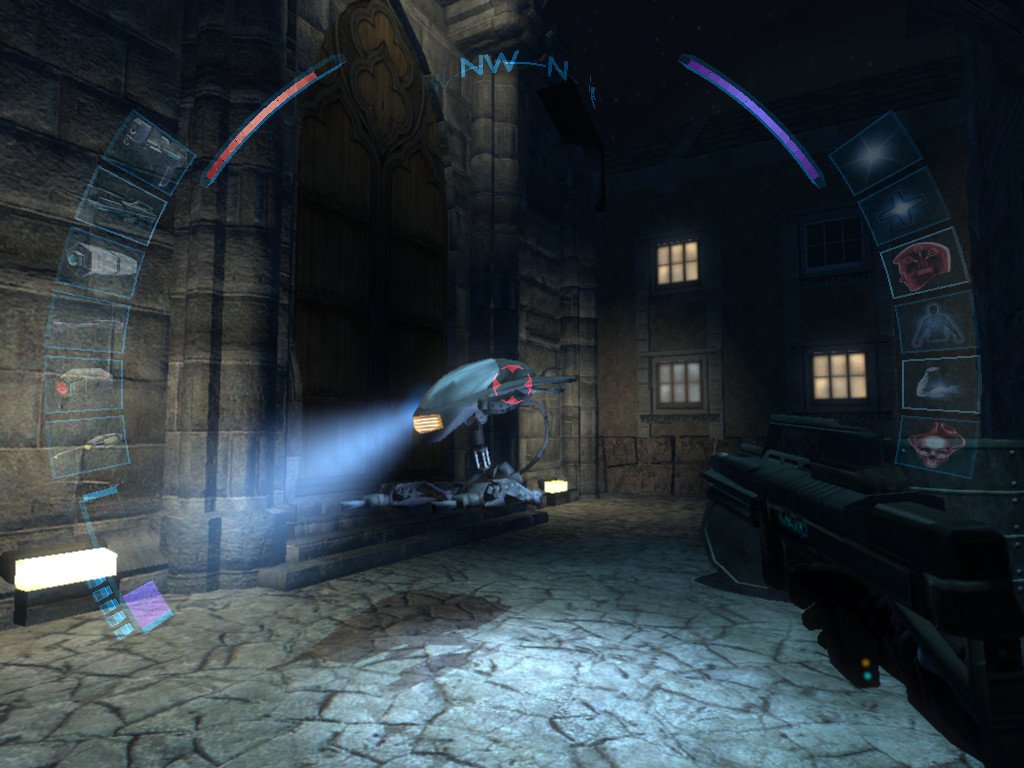Choose the long rifle toolbelt slot
1024x768 pixels.
tap(123, 205)
